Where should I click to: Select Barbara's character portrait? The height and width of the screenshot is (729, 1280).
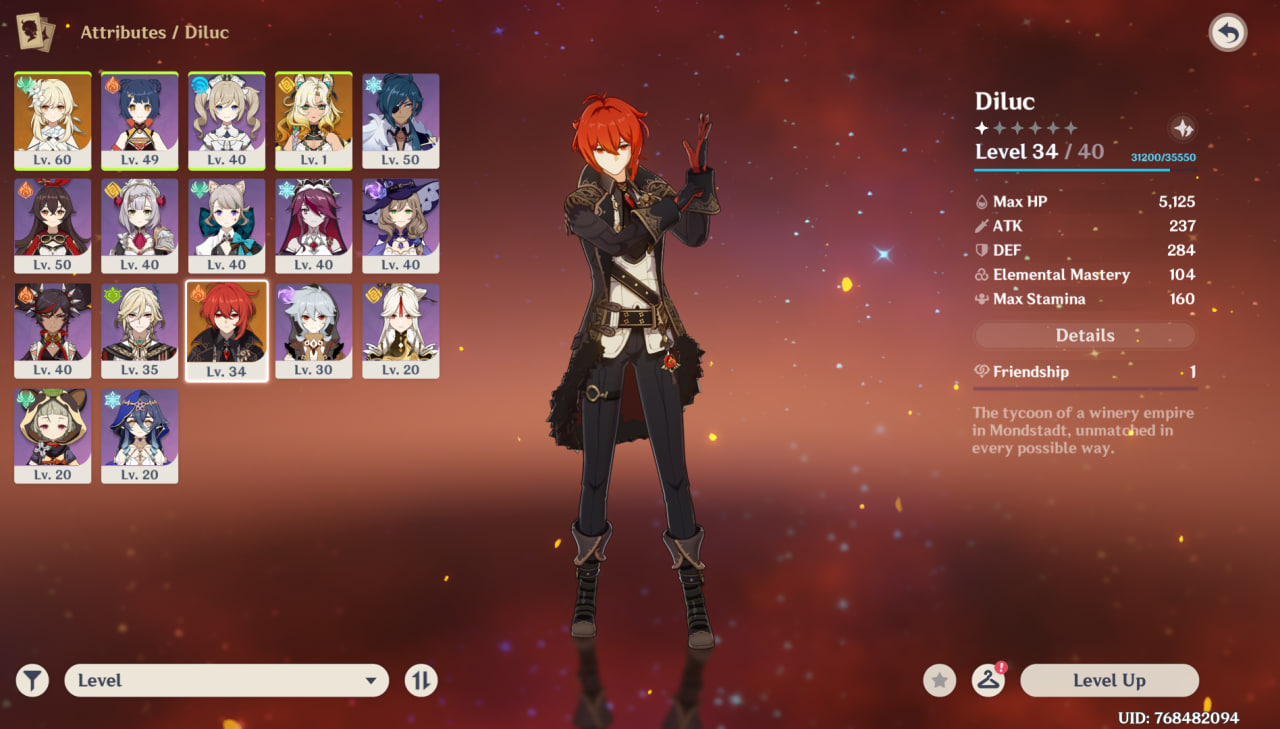coord(227,120)
